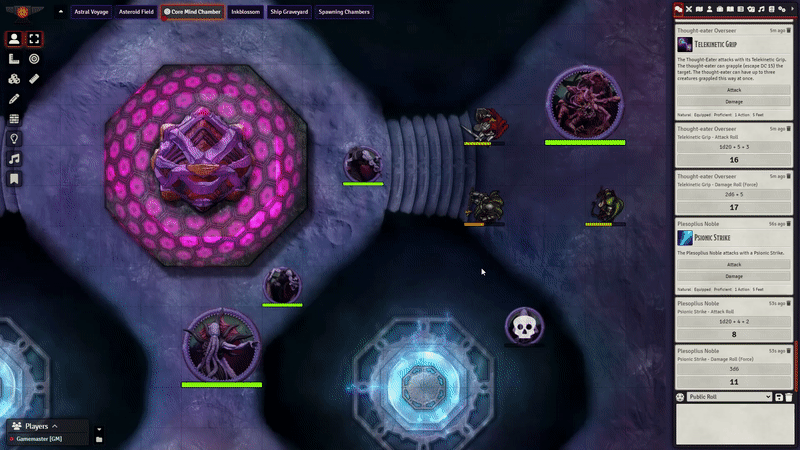Select the Journal Notes bookmark tool
Viewport: 800px width, 450px height.
14,179
